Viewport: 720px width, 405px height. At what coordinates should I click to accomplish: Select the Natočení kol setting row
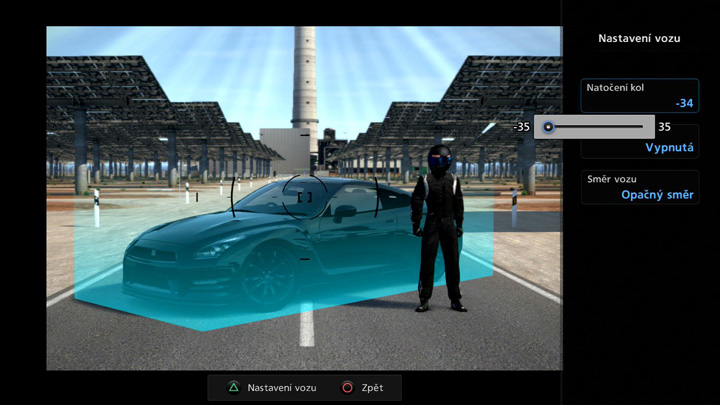(x=640, y=95)
